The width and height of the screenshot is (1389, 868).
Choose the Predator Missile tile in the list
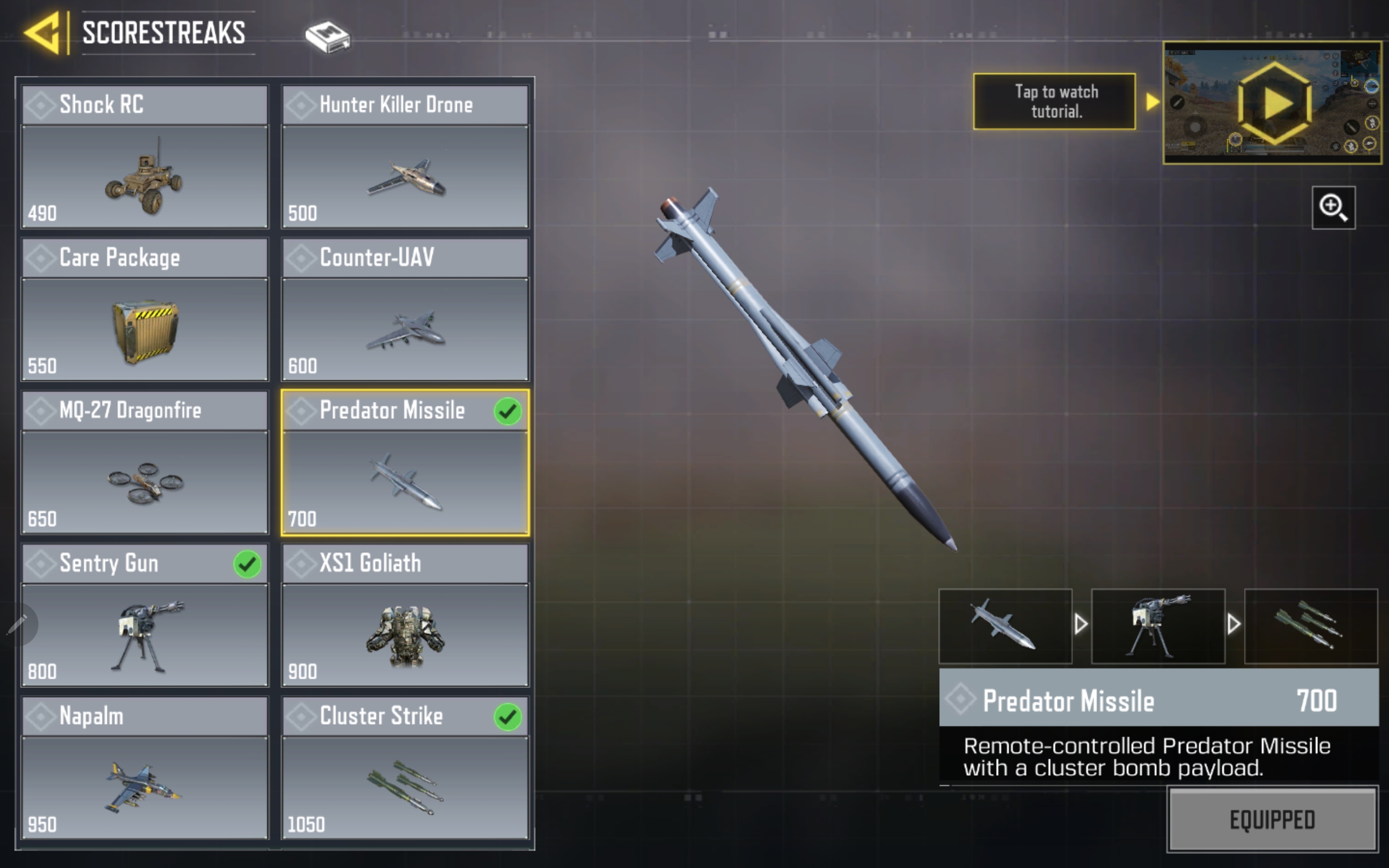point(405,462)
